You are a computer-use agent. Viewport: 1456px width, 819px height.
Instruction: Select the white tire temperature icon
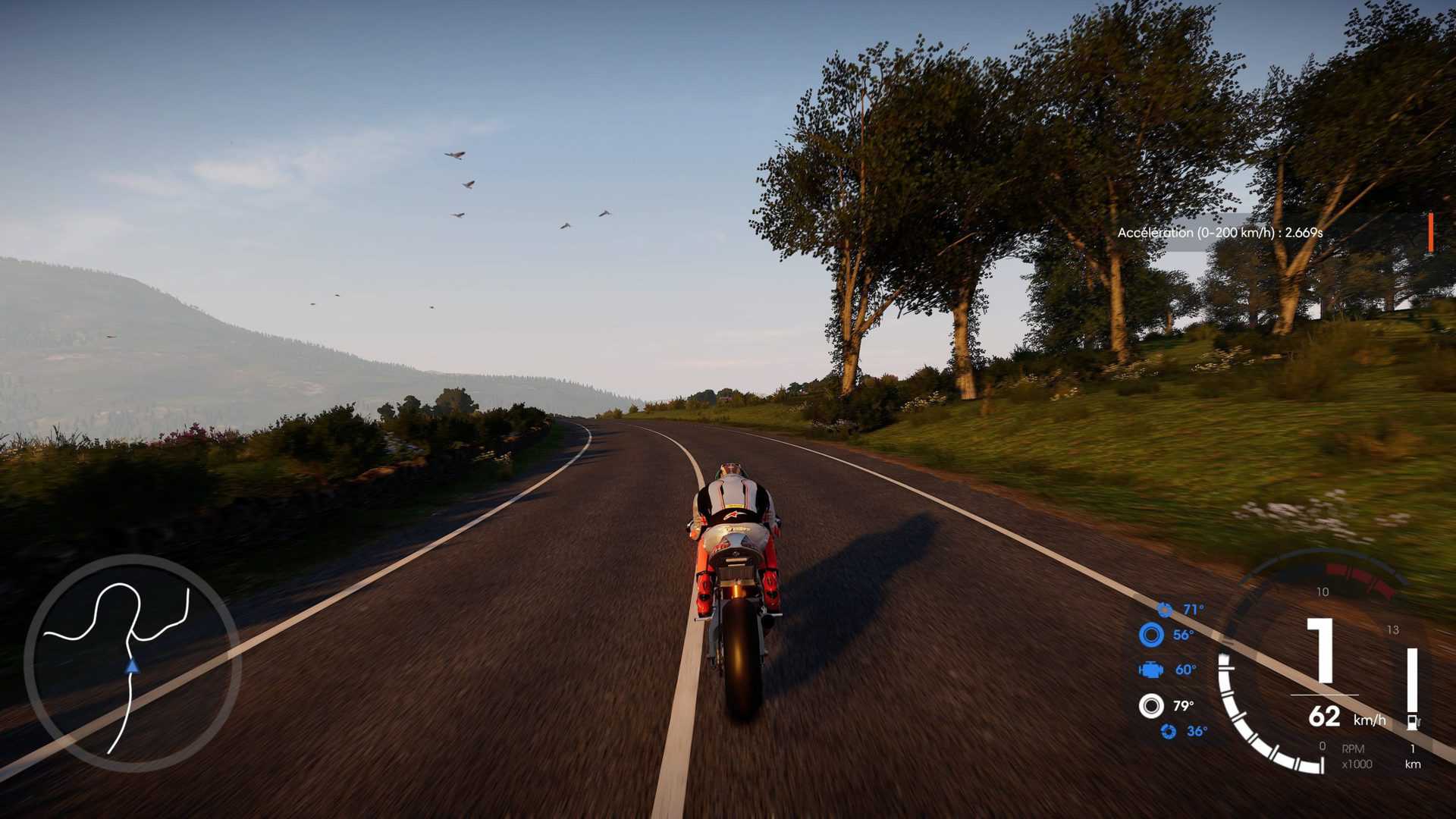click(x=1151, y=706)
